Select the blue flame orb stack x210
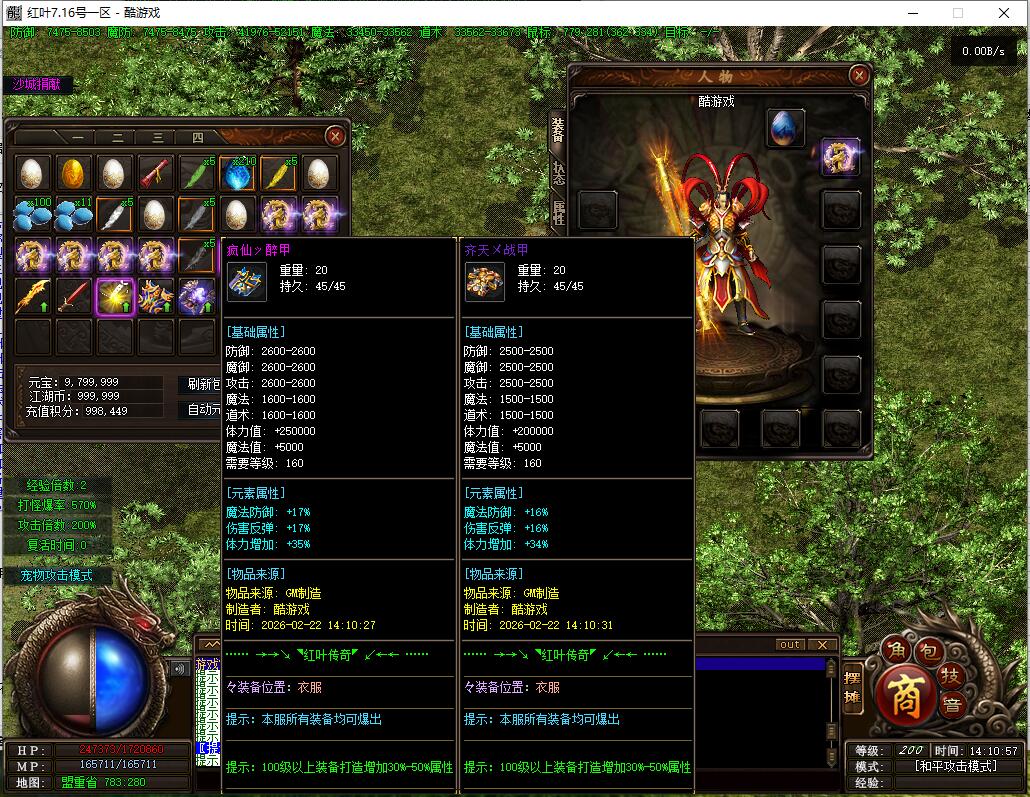 238,173
